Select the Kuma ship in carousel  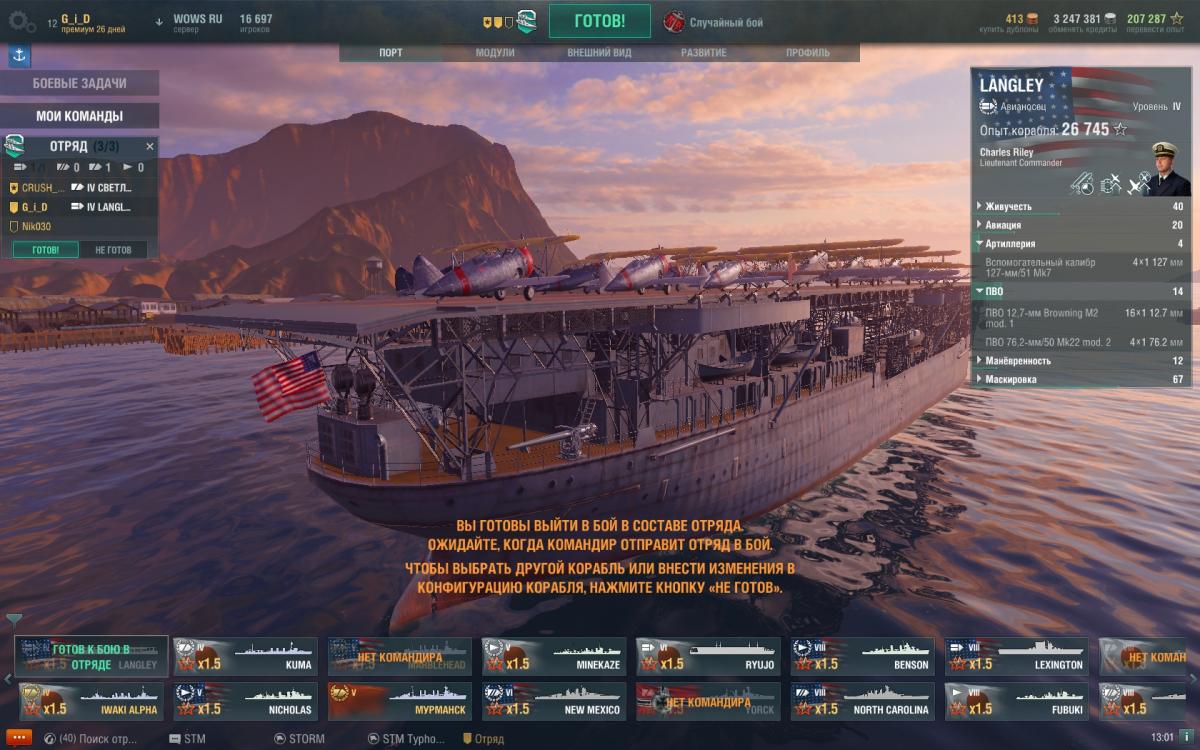(x=245, y=657)
